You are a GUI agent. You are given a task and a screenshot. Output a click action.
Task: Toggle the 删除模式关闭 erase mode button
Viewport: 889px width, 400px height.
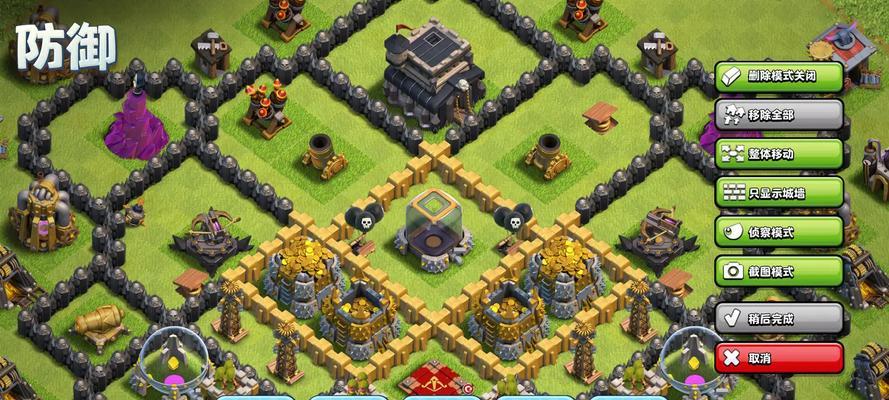[x=779, y=76]
